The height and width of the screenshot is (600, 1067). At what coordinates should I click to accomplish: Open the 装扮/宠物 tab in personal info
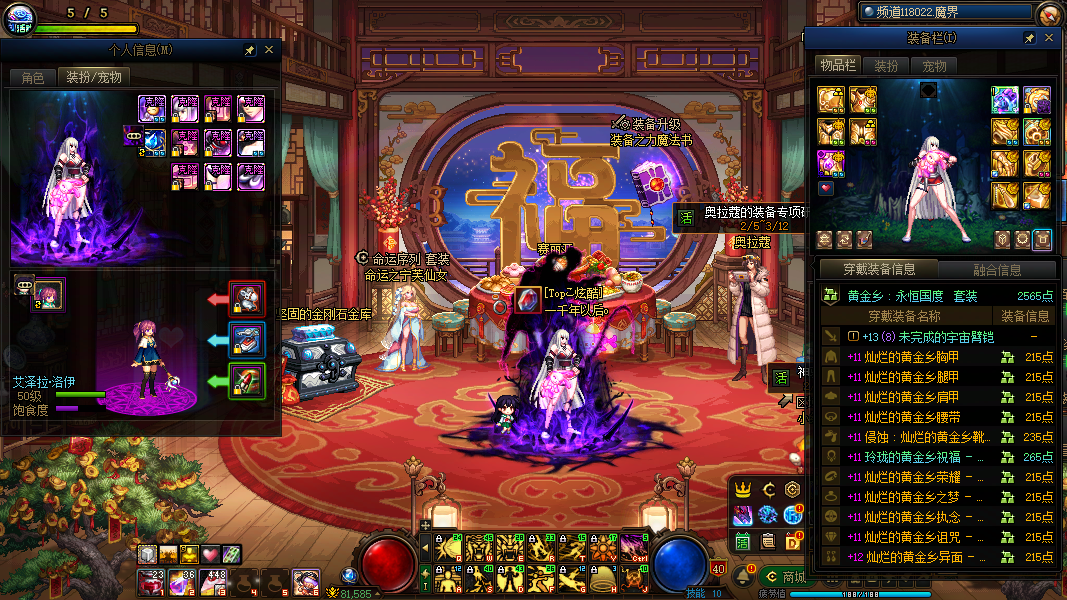[x=93, y=77]
